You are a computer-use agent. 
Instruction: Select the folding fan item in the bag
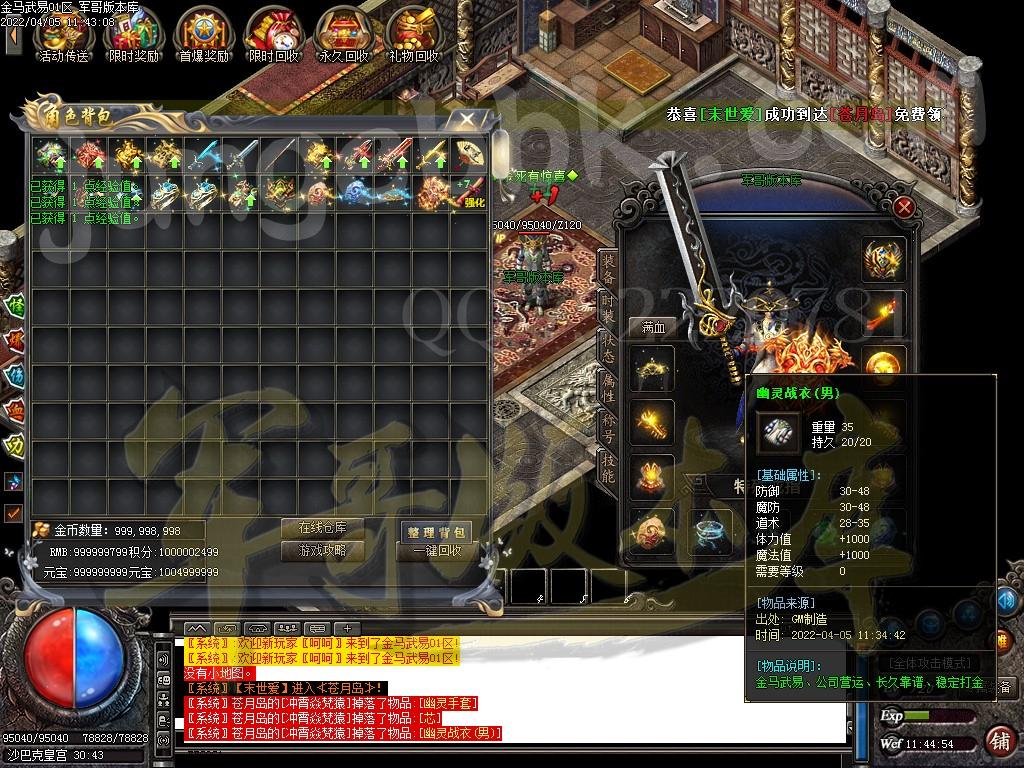click(x=469, y=155)
